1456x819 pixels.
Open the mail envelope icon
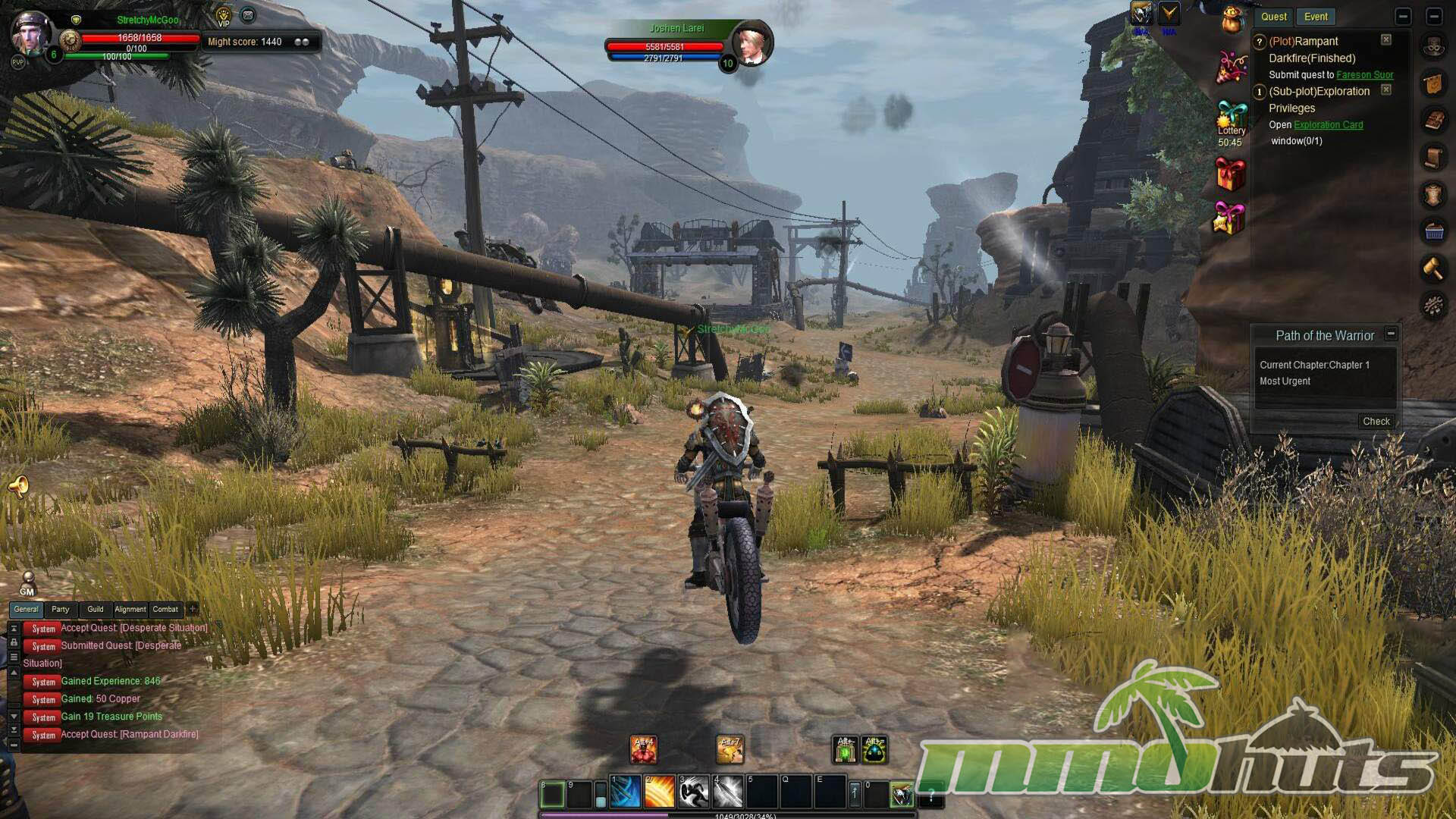(248, 15)
